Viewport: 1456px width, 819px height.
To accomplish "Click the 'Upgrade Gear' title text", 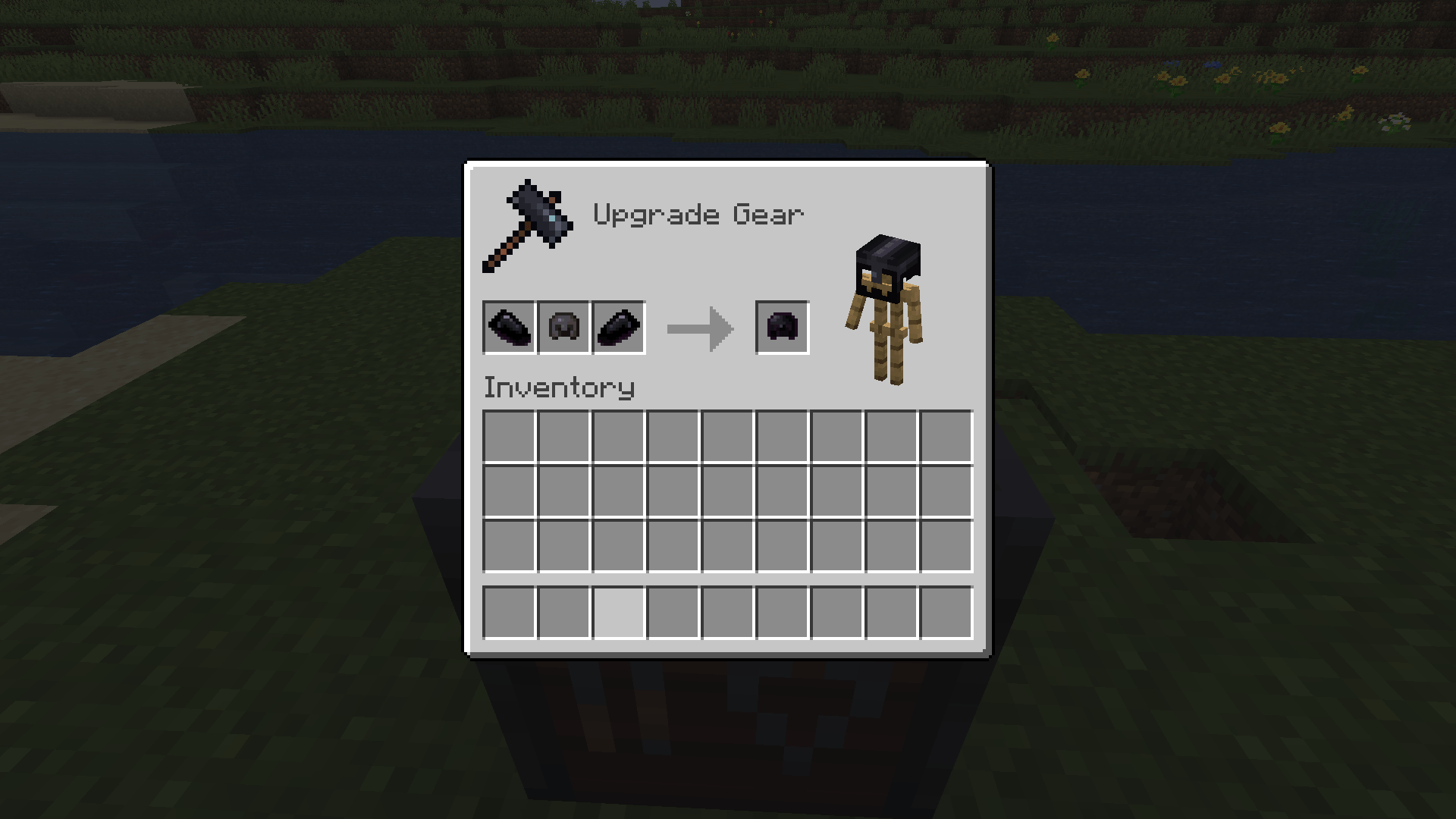I will 698,214.
